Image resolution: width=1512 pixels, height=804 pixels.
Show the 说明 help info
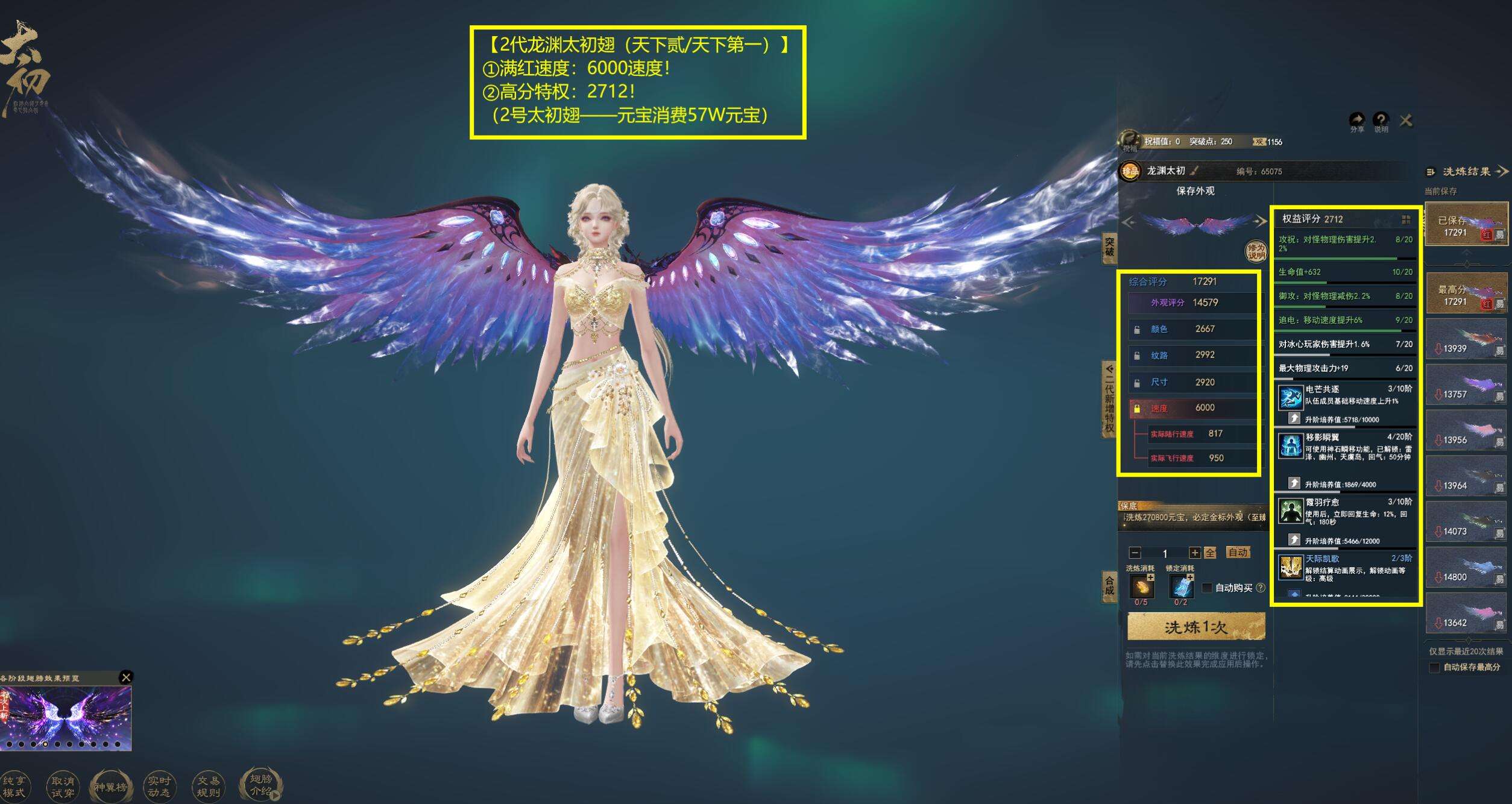tap(1381, 121)
